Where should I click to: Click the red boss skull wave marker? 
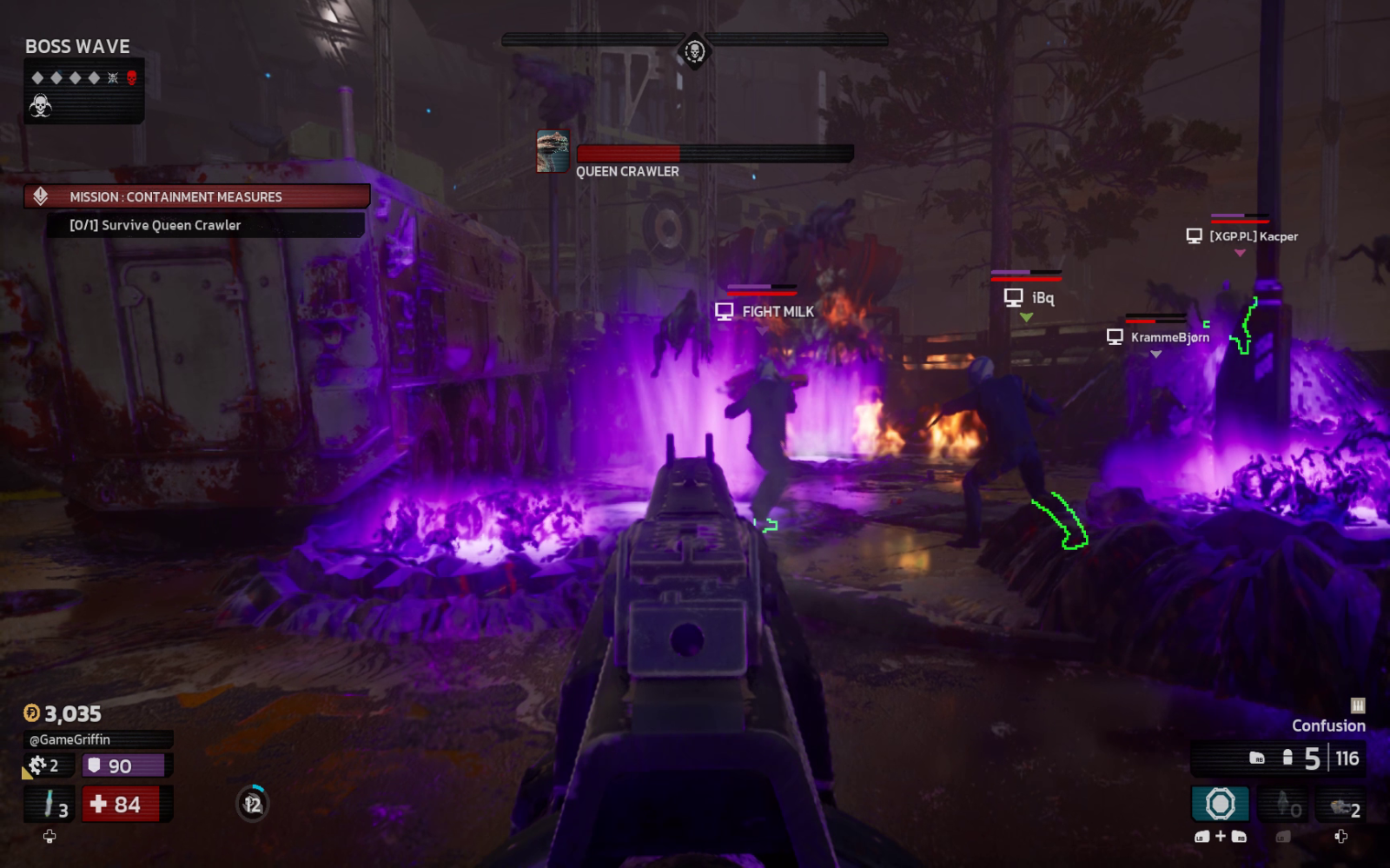click(x=132, y=78)
